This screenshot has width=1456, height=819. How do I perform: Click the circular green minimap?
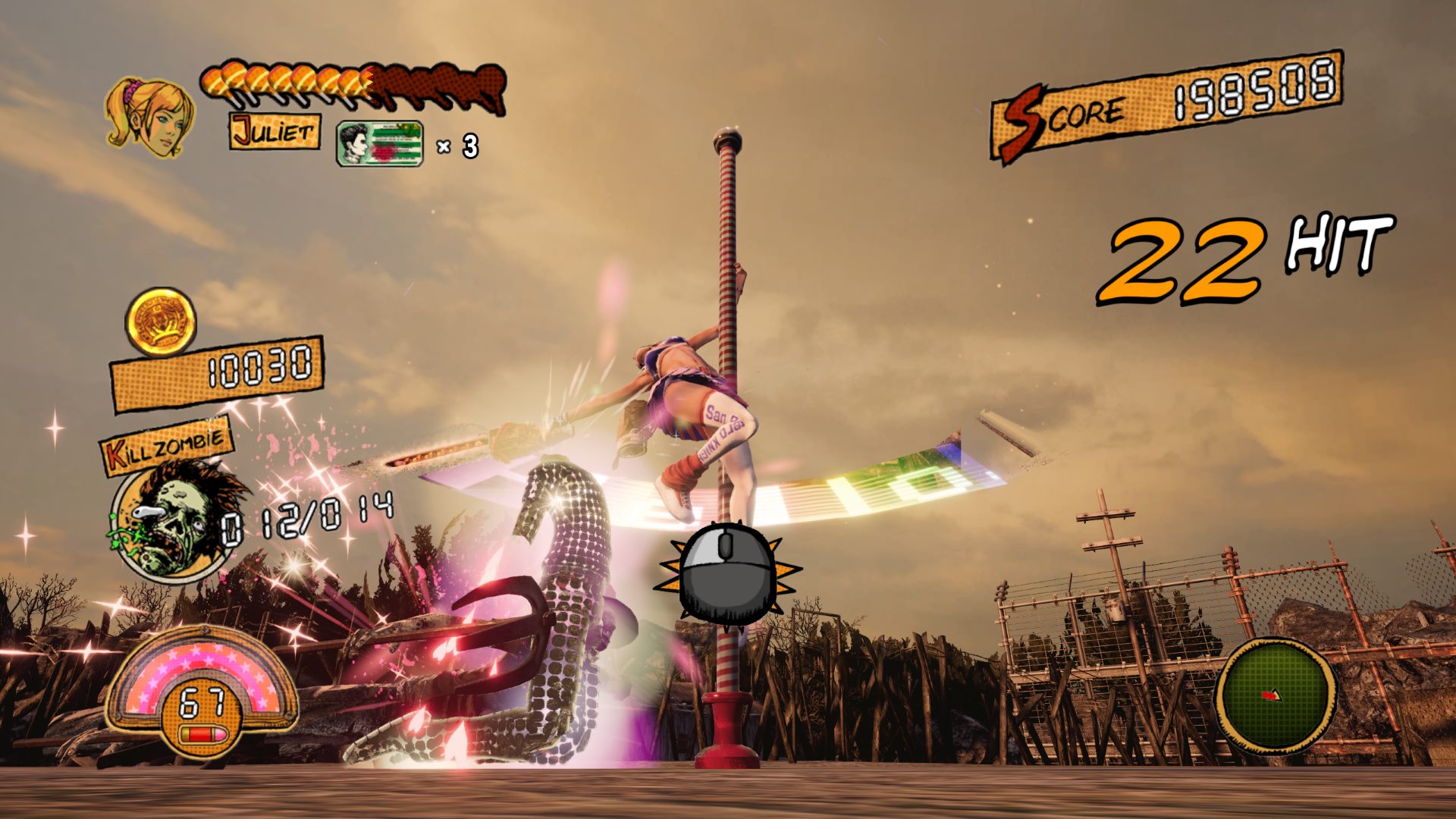click(1276, 696)
